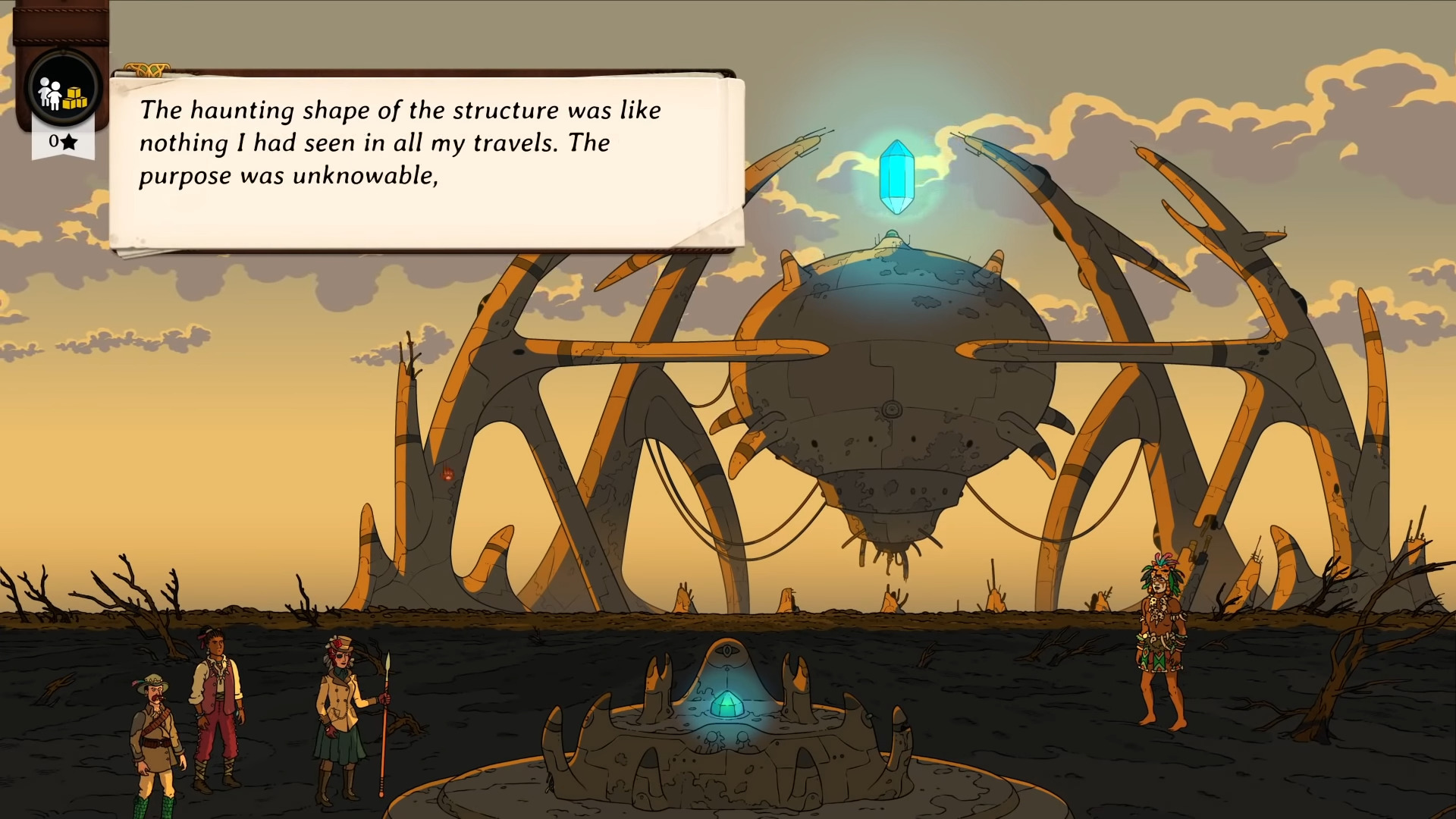Advance the narration text panel
This screenshot has height=819, width=1456.
pos(426,162)
